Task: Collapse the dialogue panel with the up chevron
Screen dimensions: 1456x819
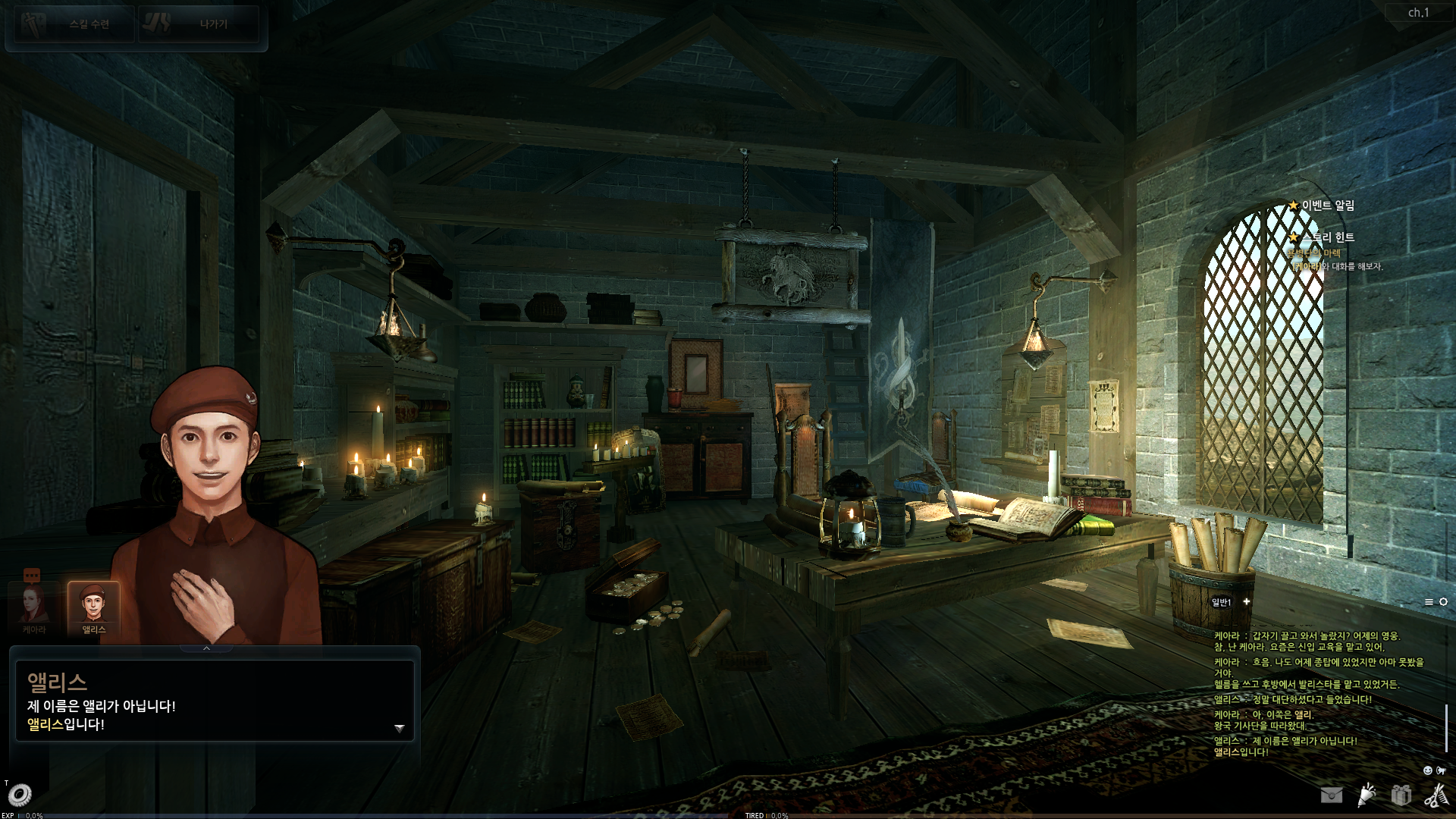Action: [206, 648]
